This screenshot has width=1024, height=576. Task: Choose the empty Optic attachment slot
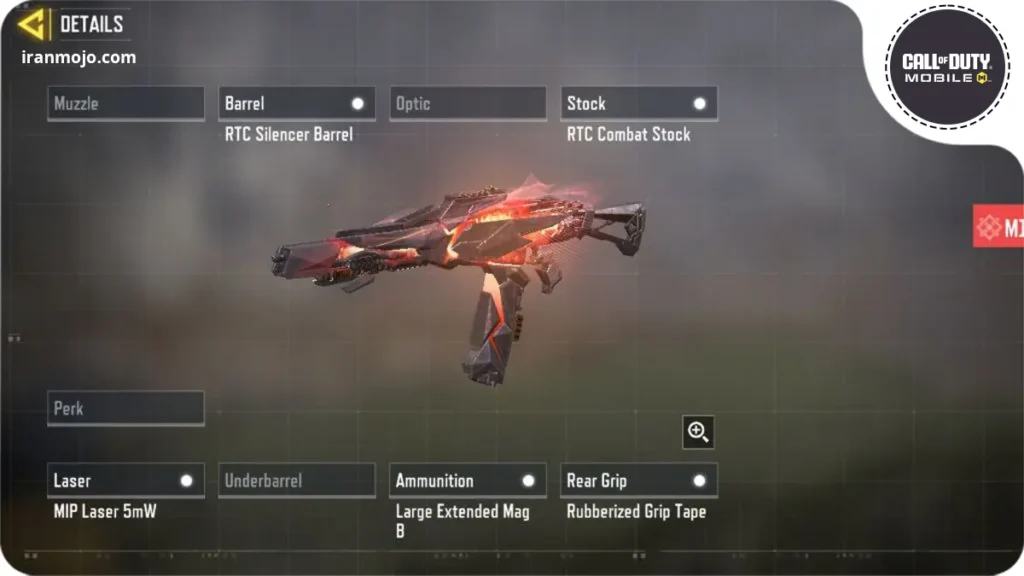468,104
